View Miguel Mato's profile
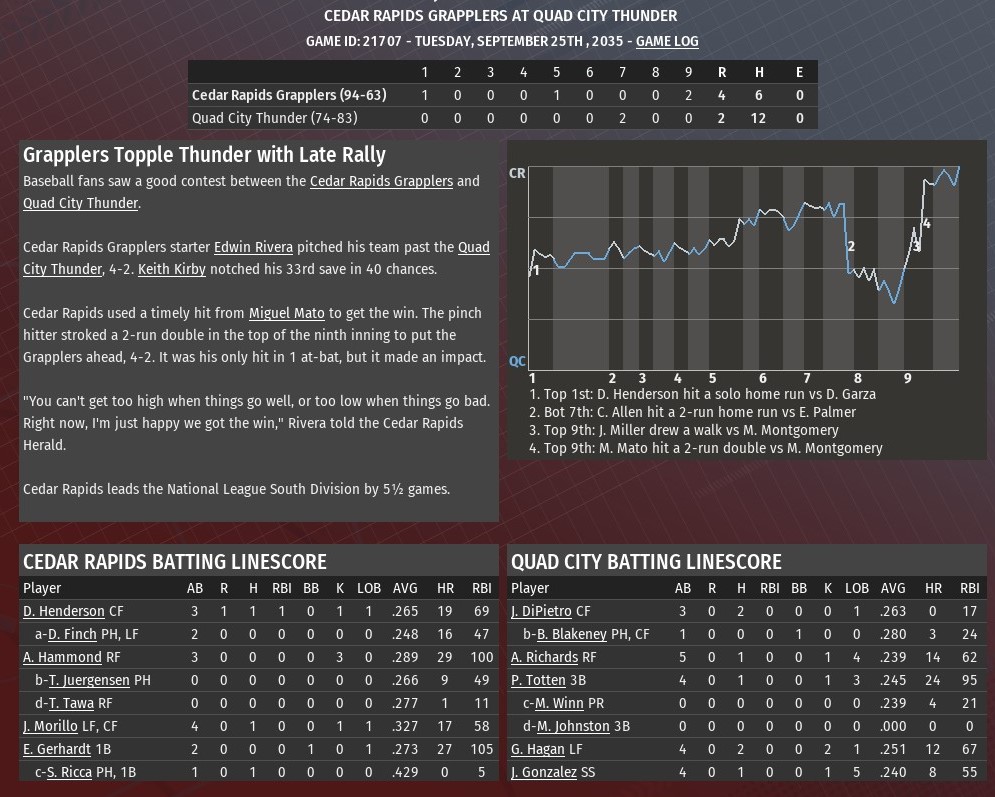This screenshot has width=995, height=797. tap(286, 313)
